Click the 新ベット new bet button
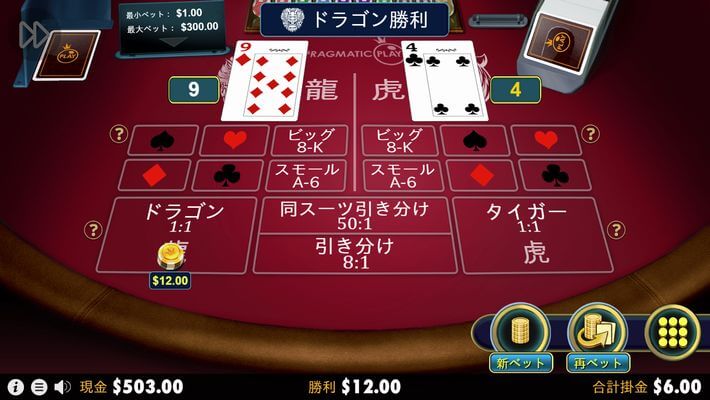Image resolution: width=710 pixels, height=400 pixels. [520, 332]
